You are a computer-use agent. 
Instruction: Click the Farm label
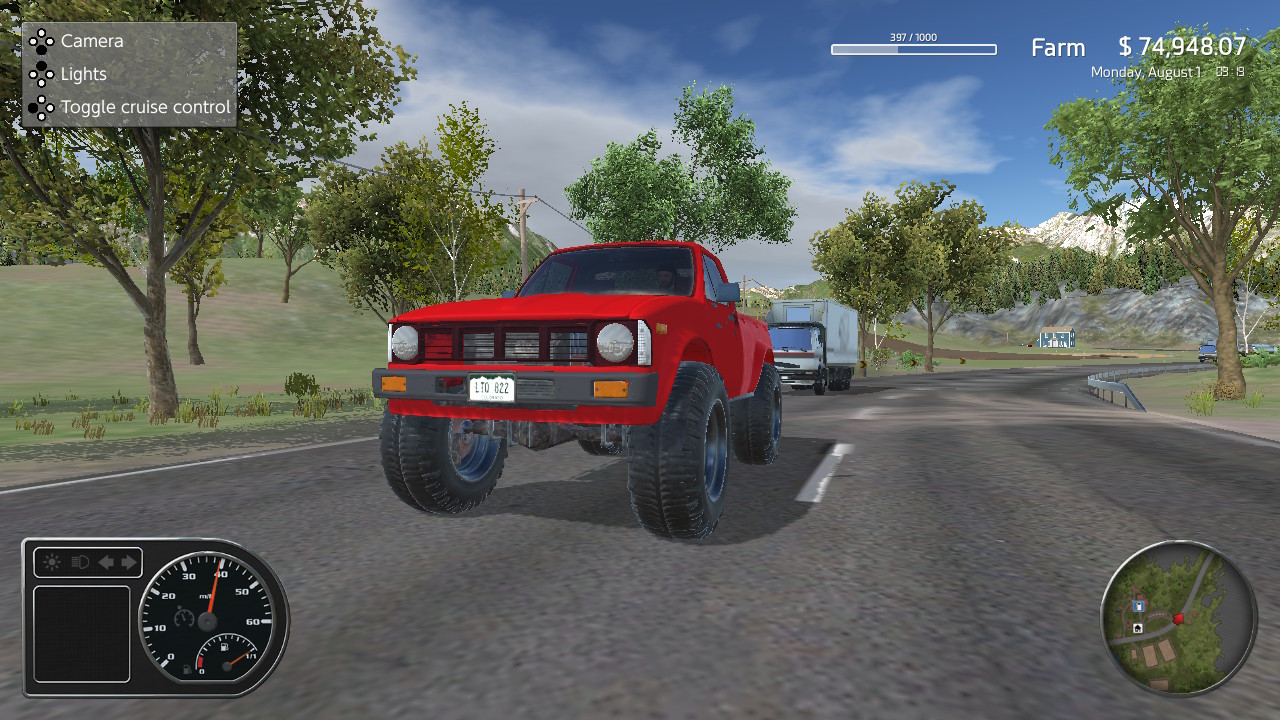point(1057,47)
